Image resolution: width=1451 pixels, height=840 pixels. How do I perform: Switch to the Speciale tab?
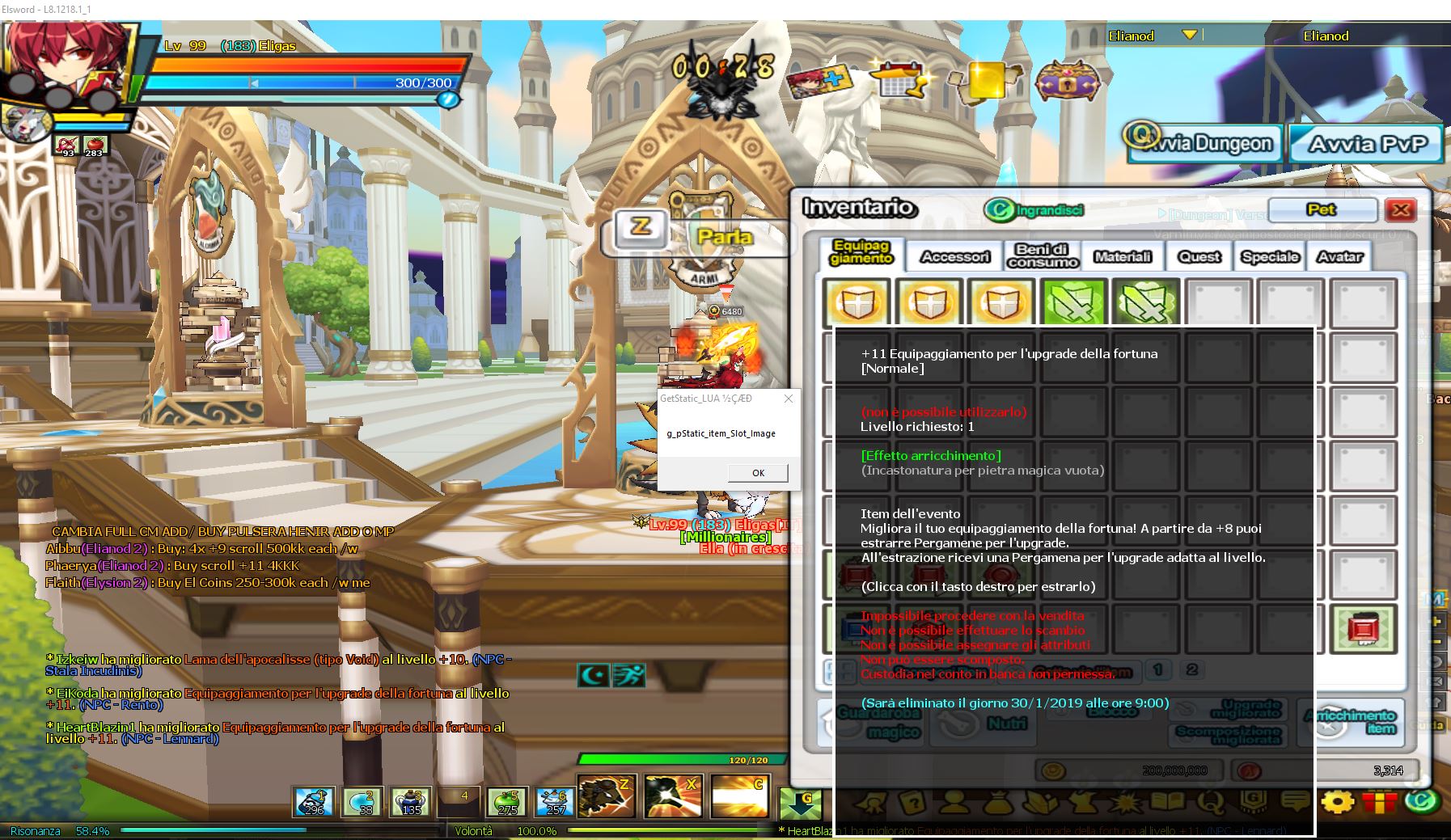[1270, 257]
